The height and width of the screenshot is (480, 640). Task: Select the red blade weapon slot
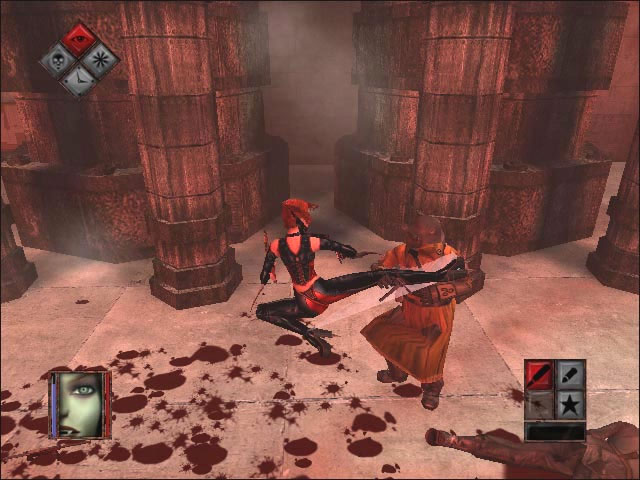(540, 374)
